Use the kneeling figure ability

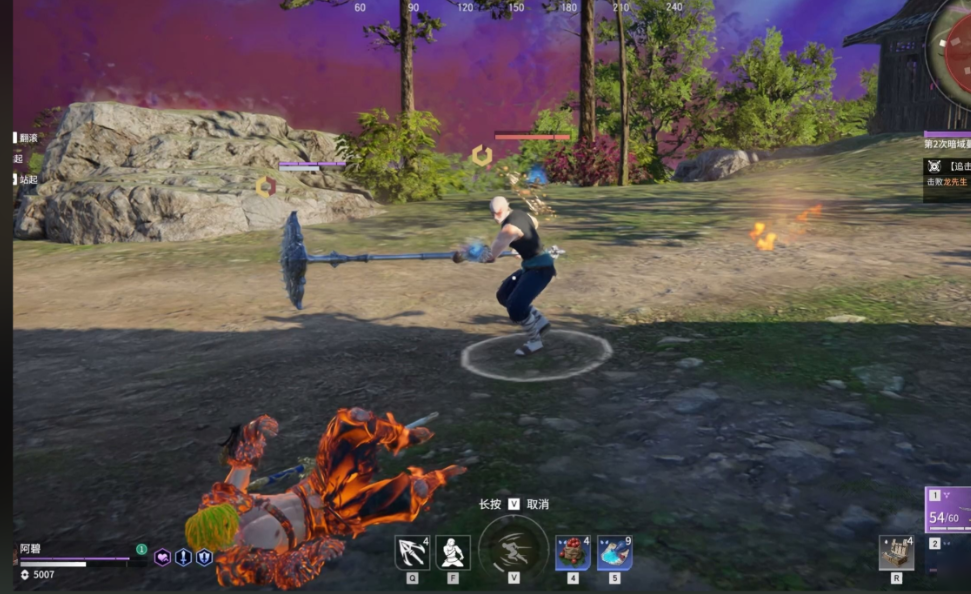(453, 552)
